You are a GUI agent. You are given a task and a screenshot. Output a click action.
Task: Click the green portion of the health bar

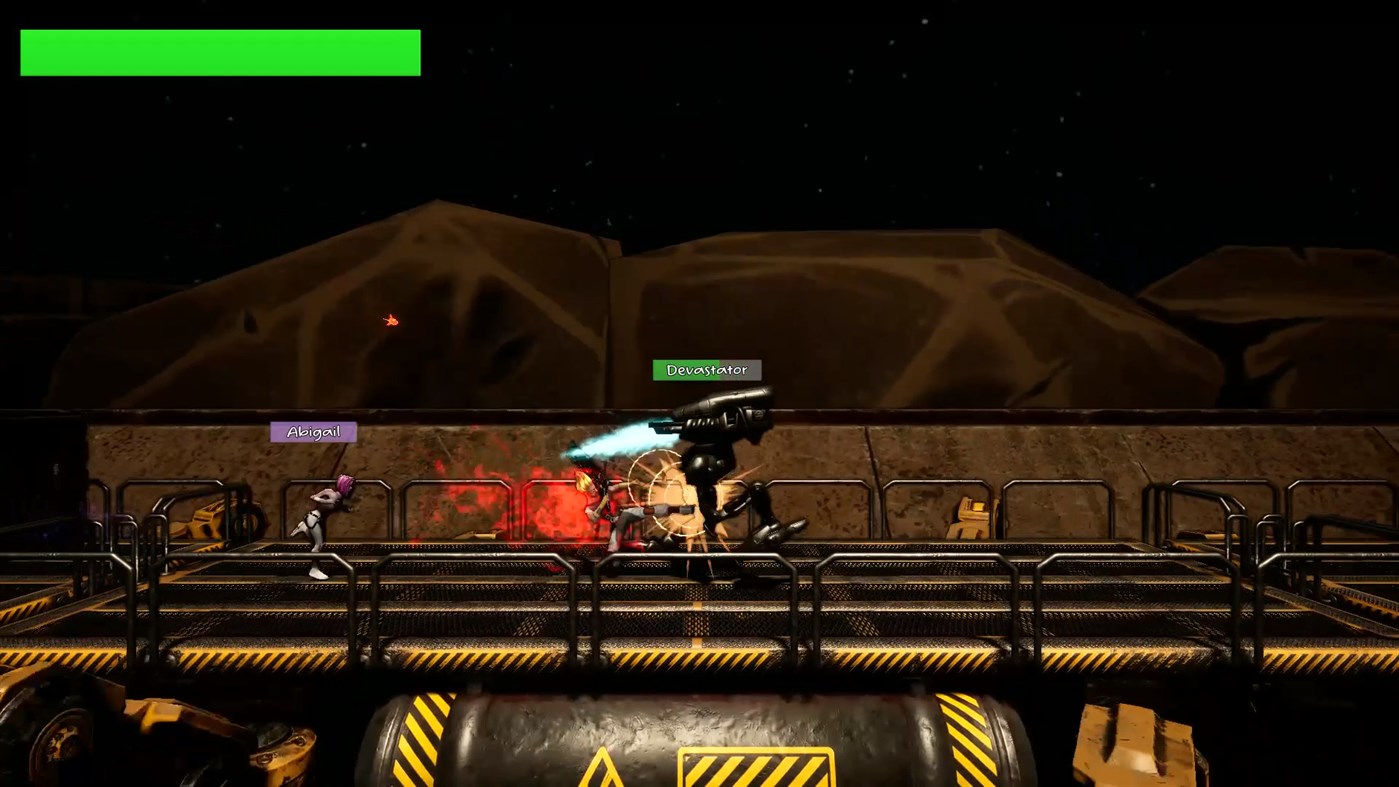[x=220, y=52]
